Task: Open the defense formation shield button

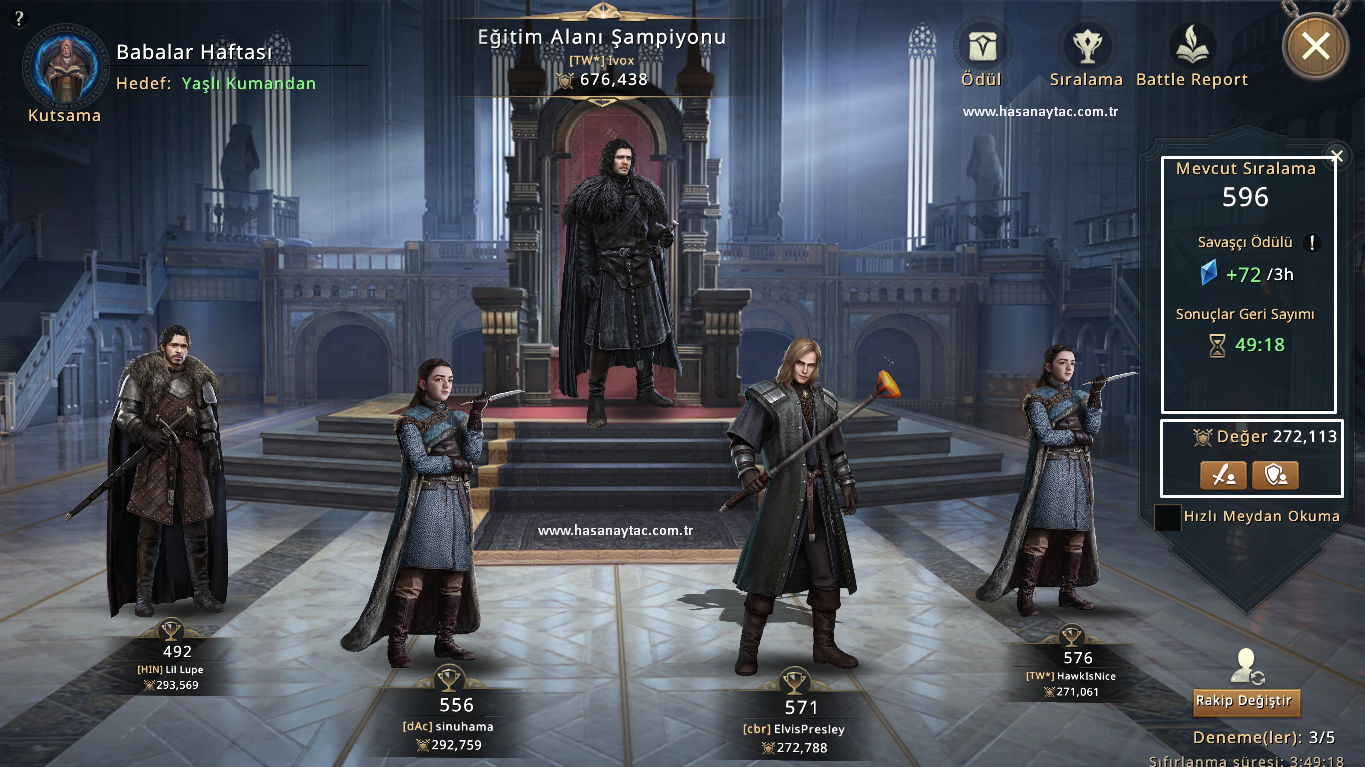Action: 1275,475
